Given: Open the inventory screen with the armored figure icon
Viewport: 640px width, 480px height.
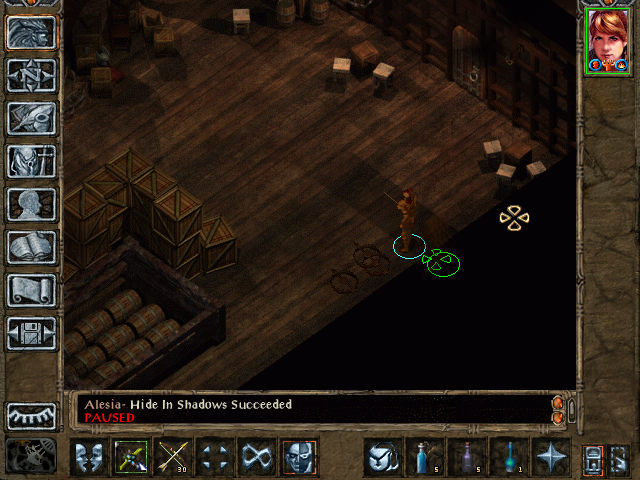Looking at the screenshot, I should pos(31,161).
